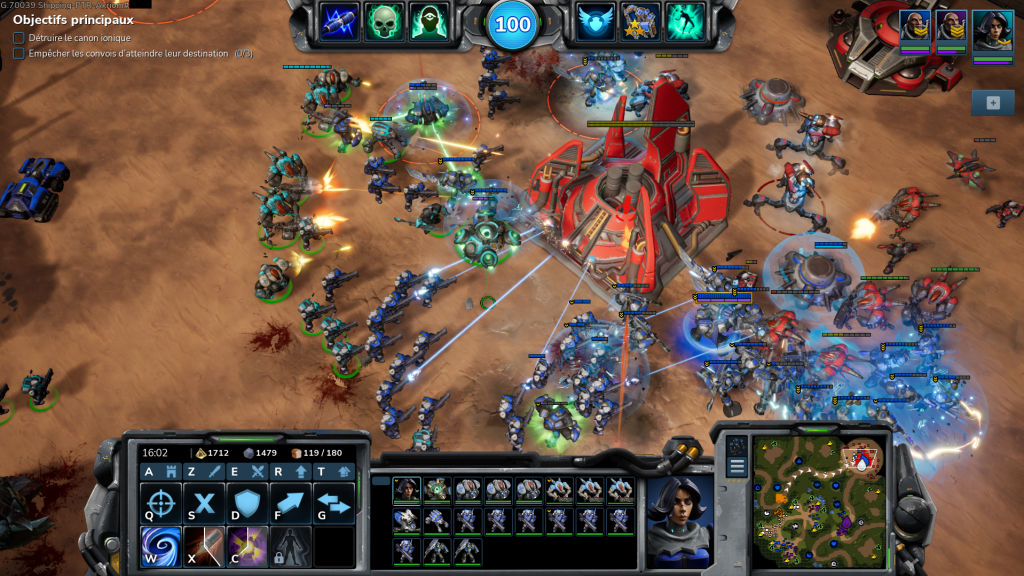The width and height of the screenshot is (1024, 576).
Task: Activate the blue missile strike top-bar ability
Action: pos(339,21)
